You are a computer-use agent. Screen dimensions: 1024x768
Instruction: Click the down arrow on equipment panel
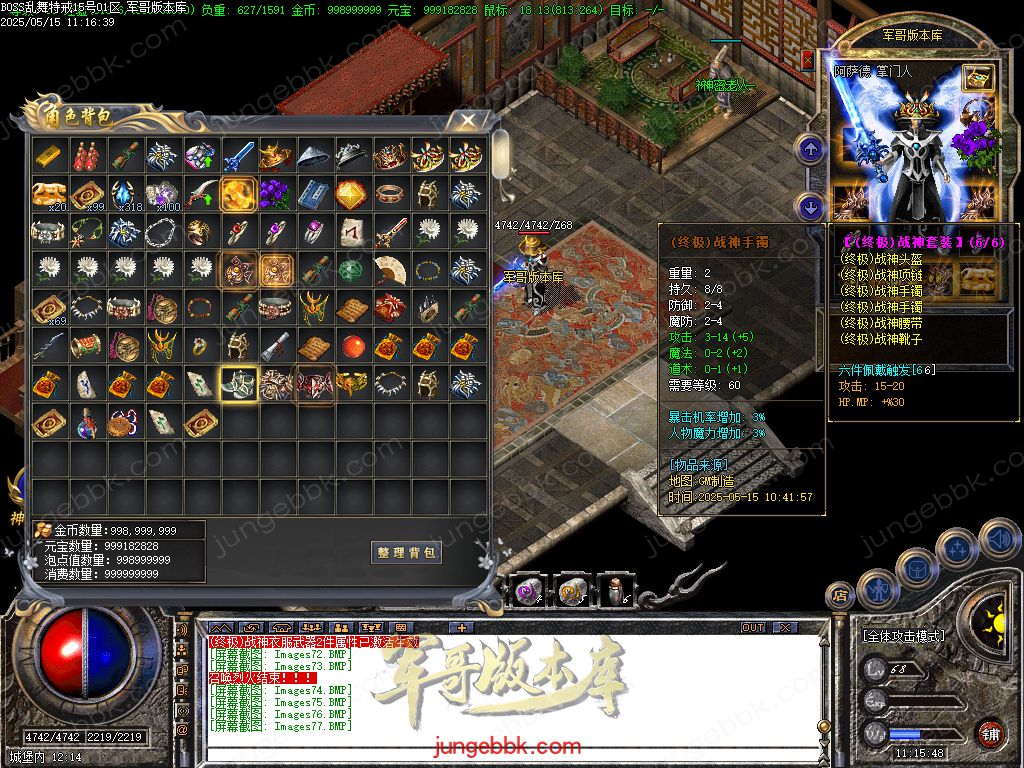[809, 207]
